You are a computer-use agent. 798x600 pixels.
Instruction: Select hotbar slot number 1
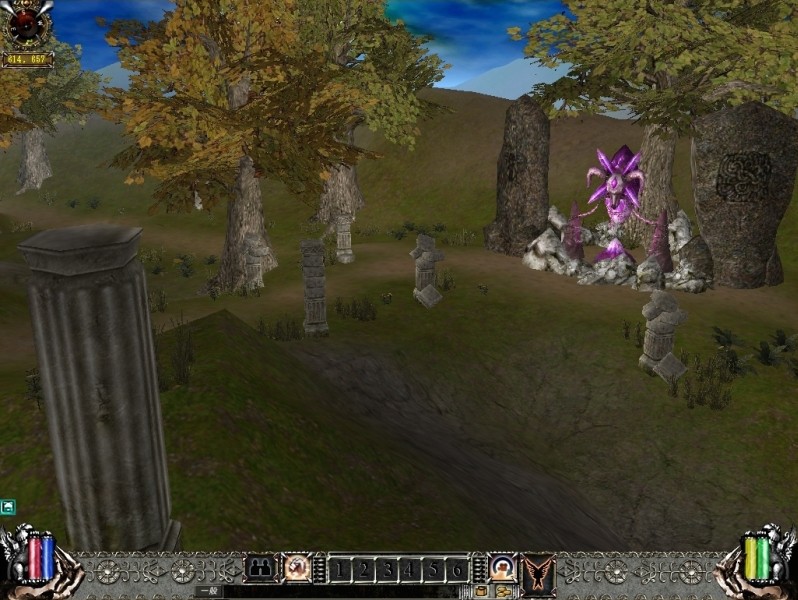[340, 570]
